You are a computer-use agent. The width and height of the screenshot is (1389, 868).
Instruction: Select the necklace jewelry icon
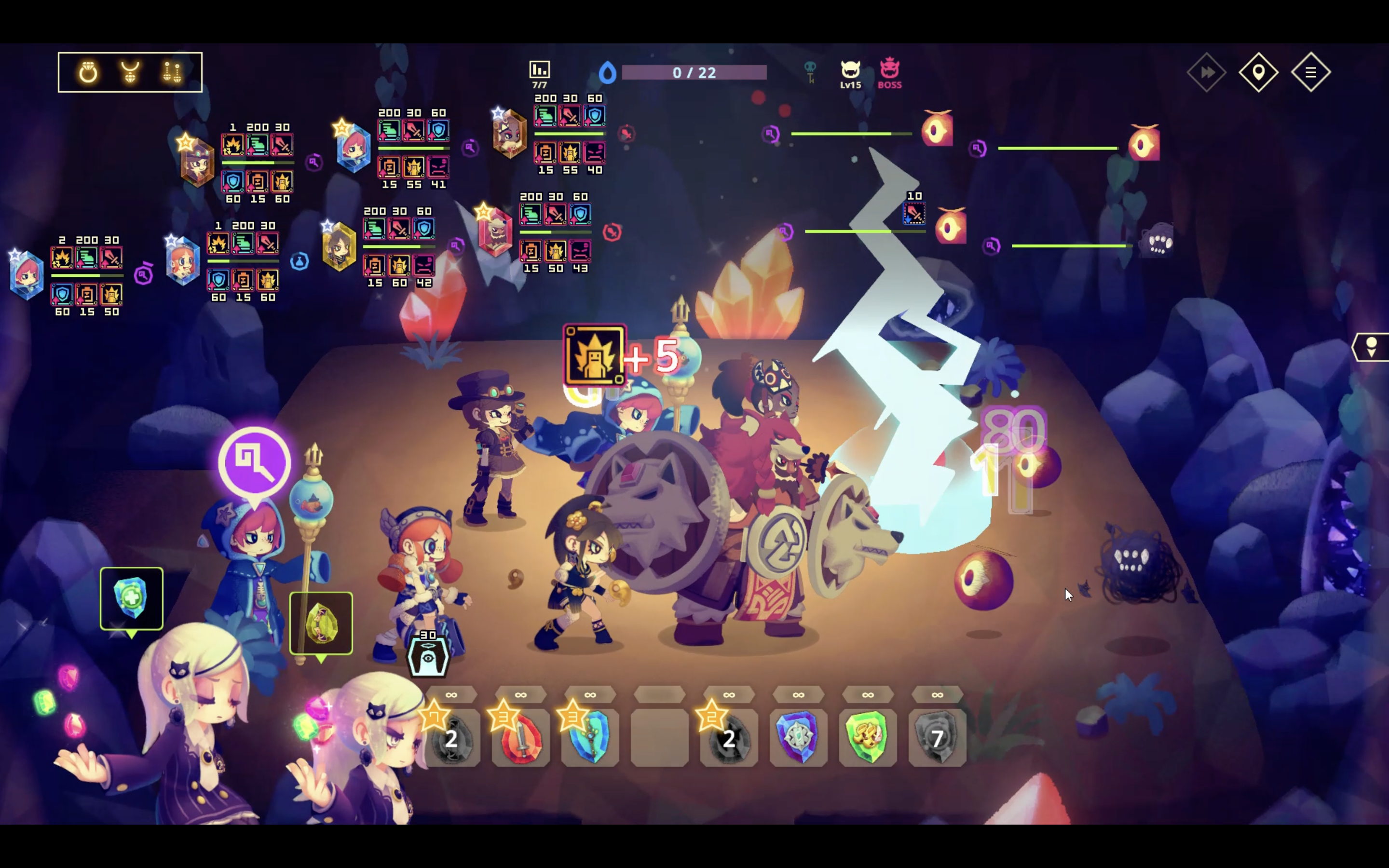130,72
